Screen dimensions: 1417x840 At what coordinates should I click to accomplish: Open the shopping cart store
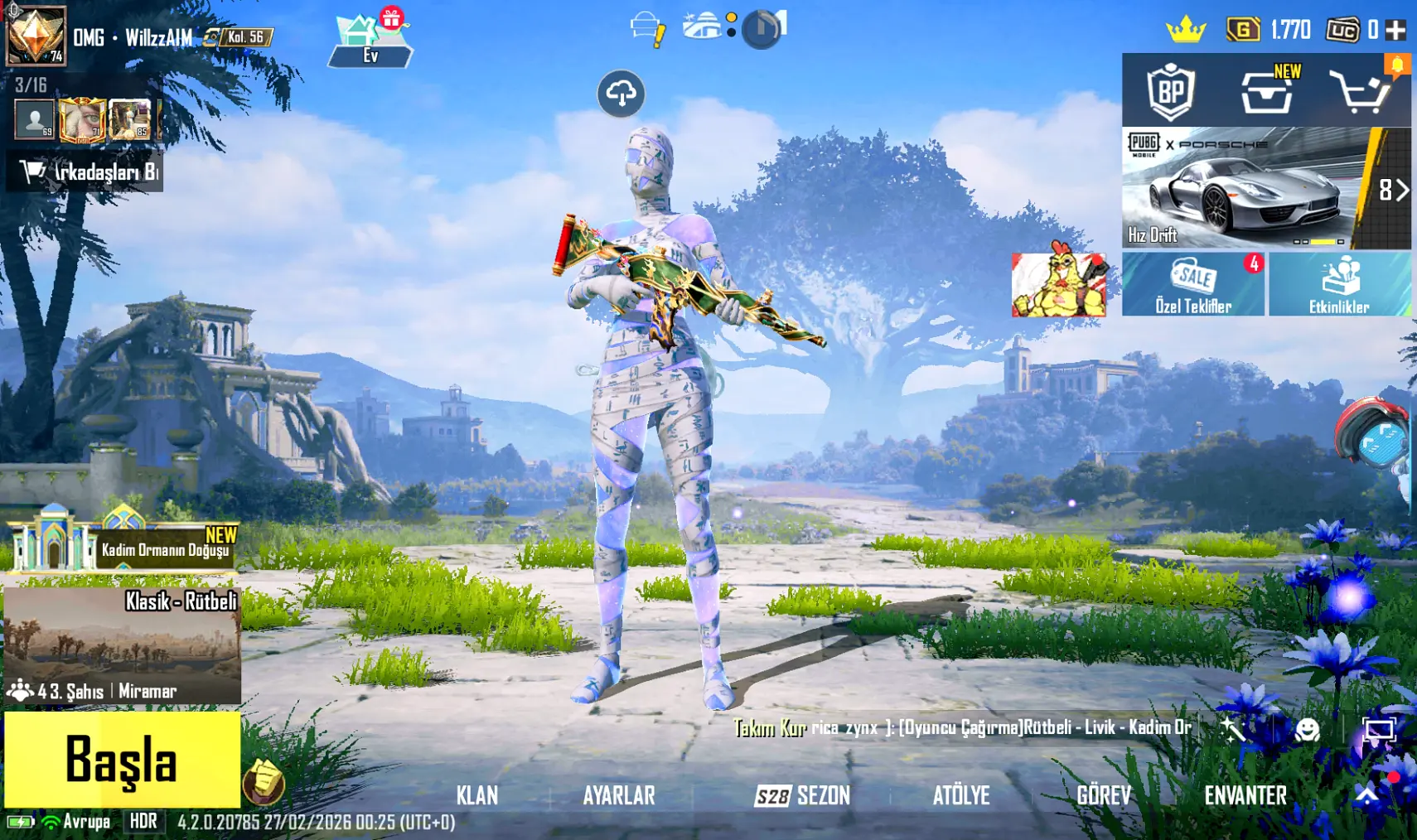tap(1360, 91)
